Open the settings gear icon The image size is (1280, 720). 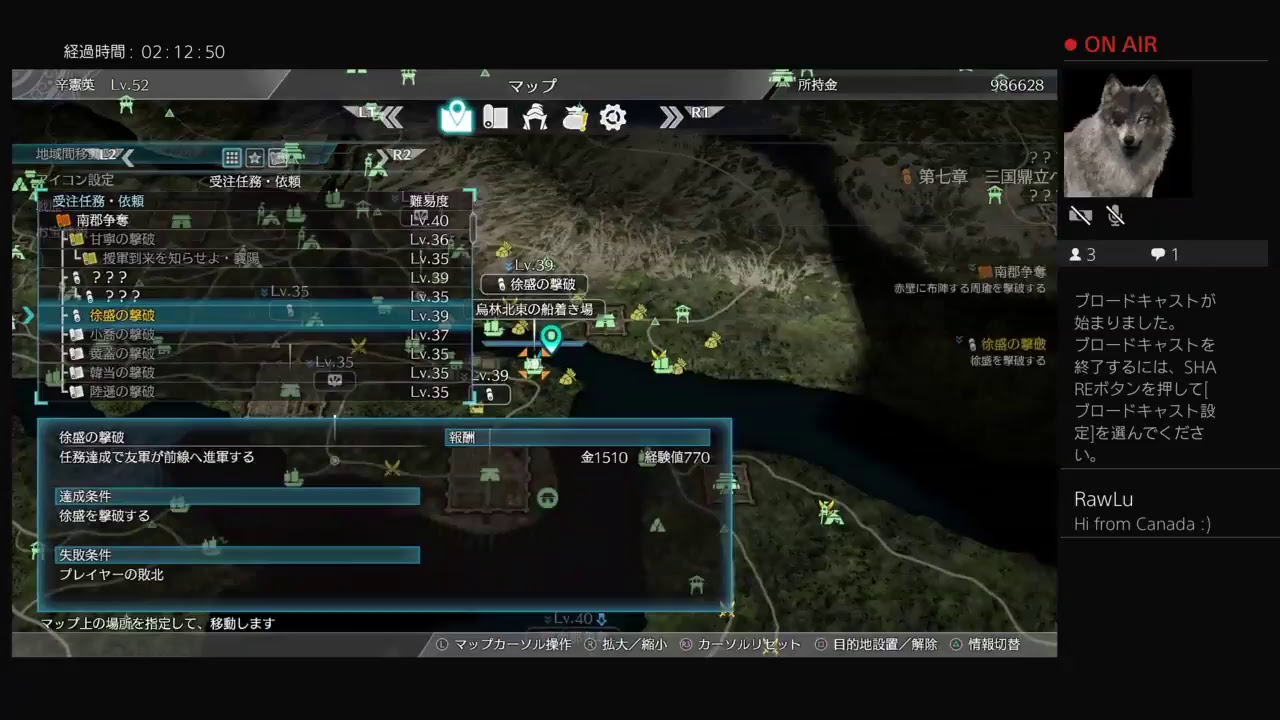(613, 117)
